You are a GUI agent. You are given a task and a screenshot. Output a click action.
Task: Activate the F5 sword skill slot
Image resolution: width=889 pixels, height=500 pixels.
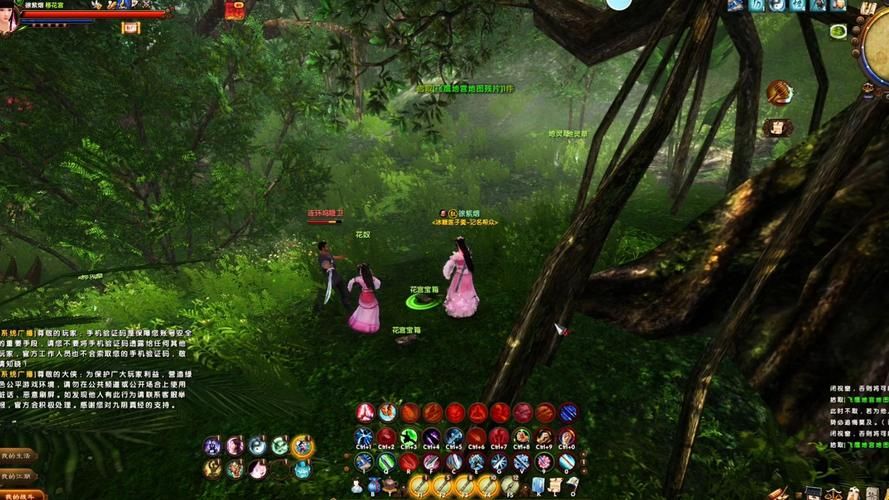coord(510,486)
